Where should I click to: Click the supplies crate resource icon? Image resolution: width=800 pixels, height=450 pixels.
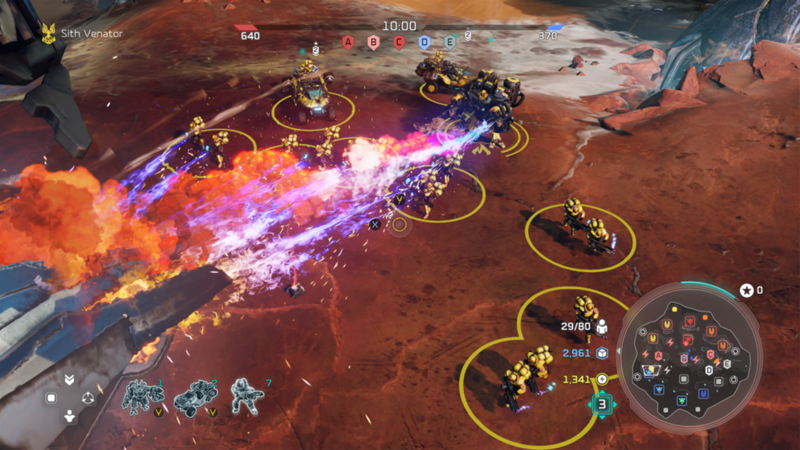tap(603, 353)
